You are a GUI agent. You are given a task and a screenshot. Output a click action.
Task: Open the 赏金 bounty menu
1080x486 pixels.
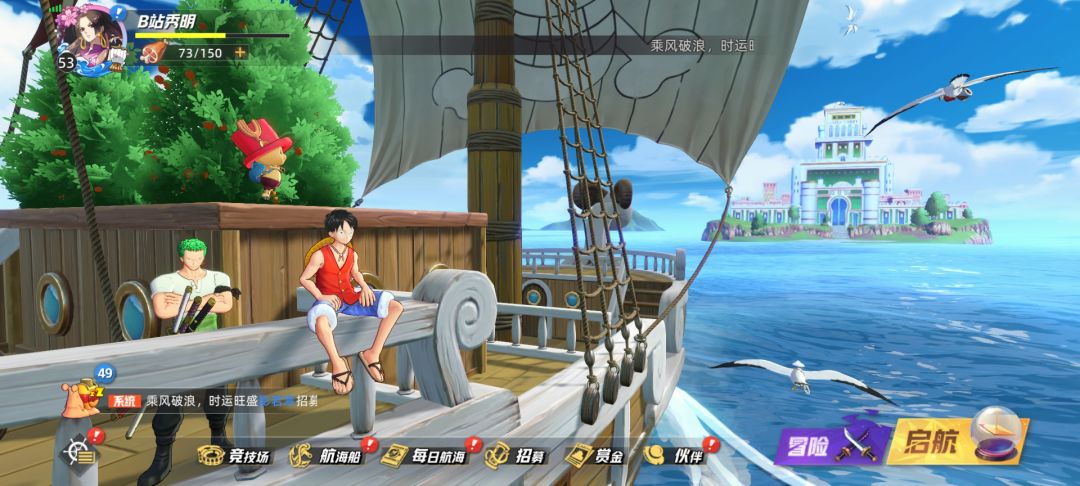coord(596,456)
